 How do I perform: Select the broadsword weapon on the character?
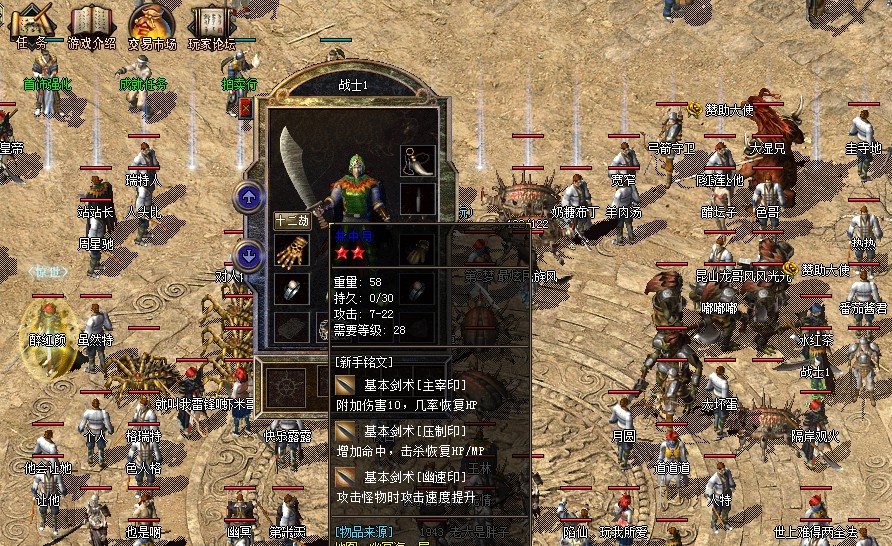(x=301, y=170)
